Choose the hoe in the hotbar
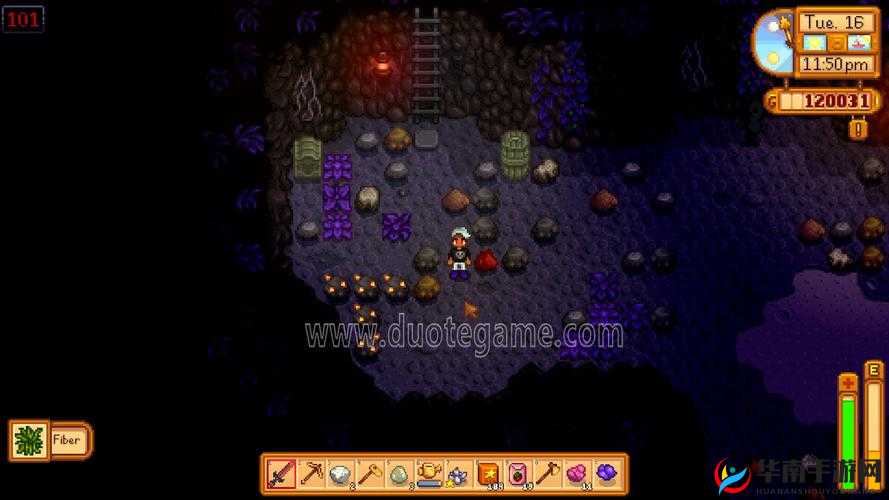Screen dimensions: 889x500 pos(369,473)
